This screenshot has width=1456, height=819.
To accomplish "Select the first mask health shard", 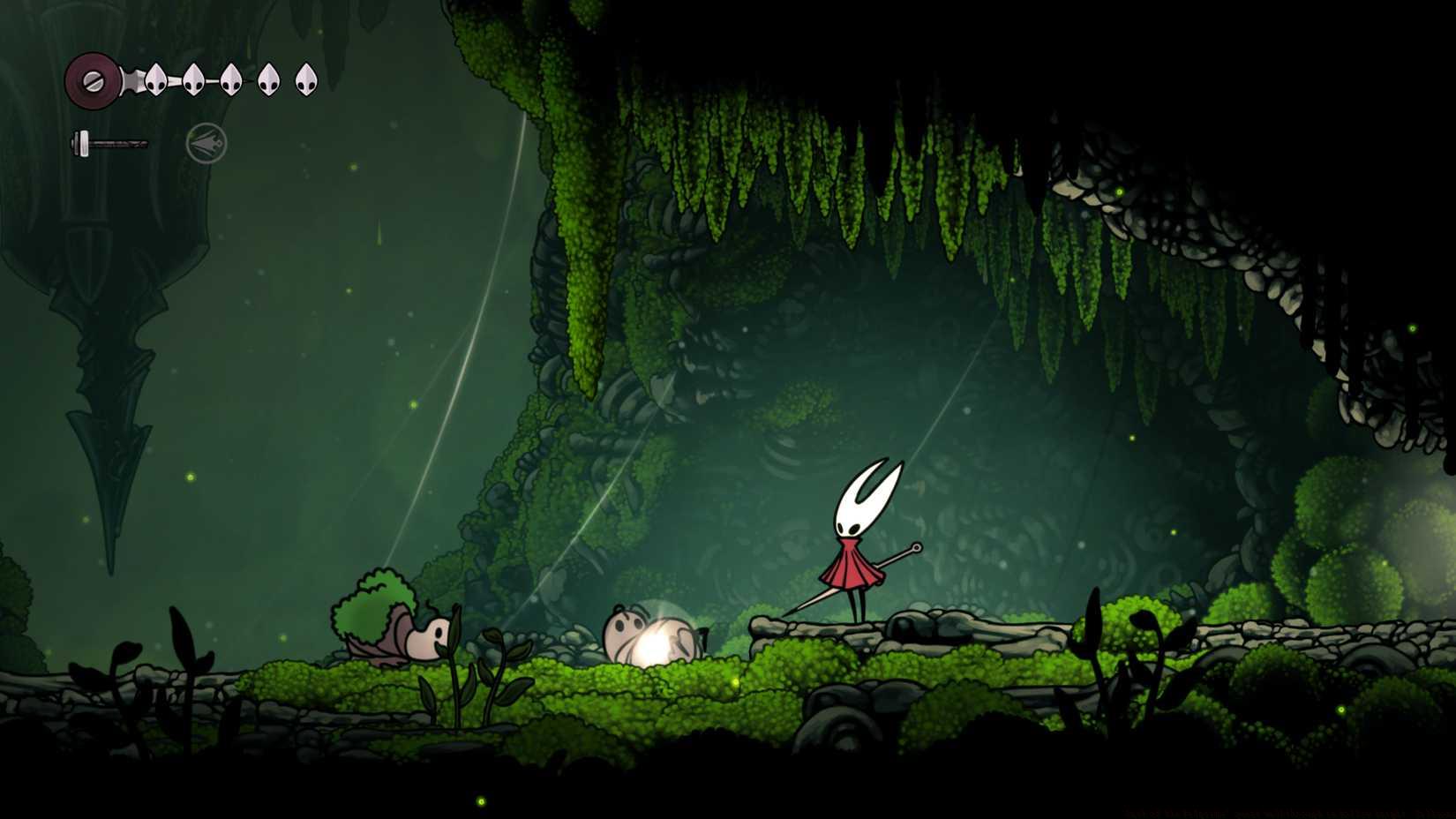I will 155,79.
